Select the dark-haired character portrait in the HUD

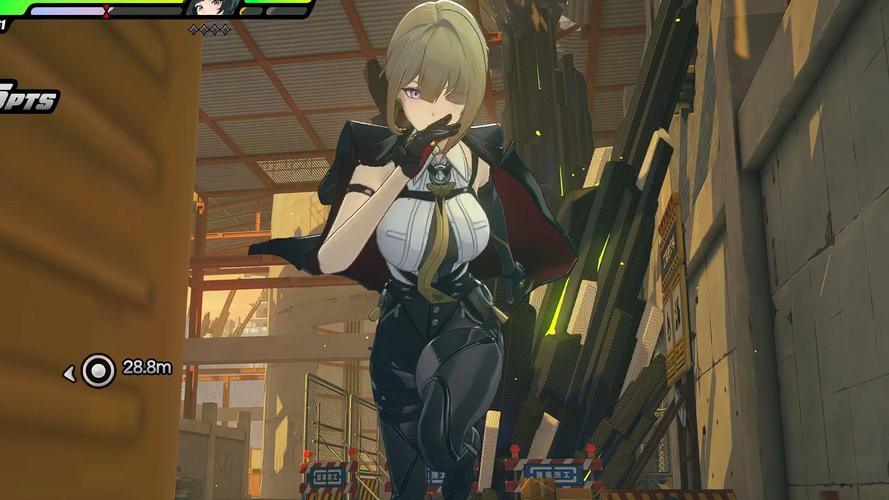[x=211, y=8]
